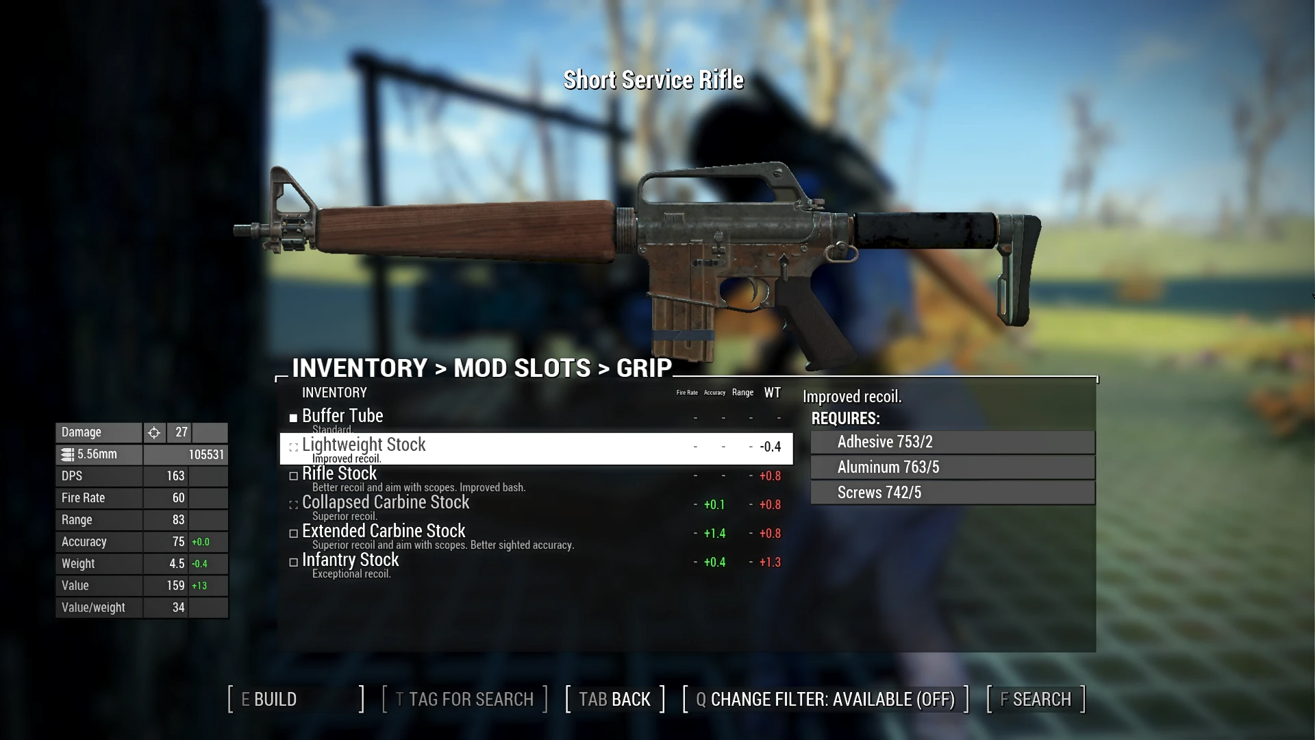Viewport: 1315px width, 740px height.
Task: Select the Adhesive requirement row
Action: (x=952, y=442)
